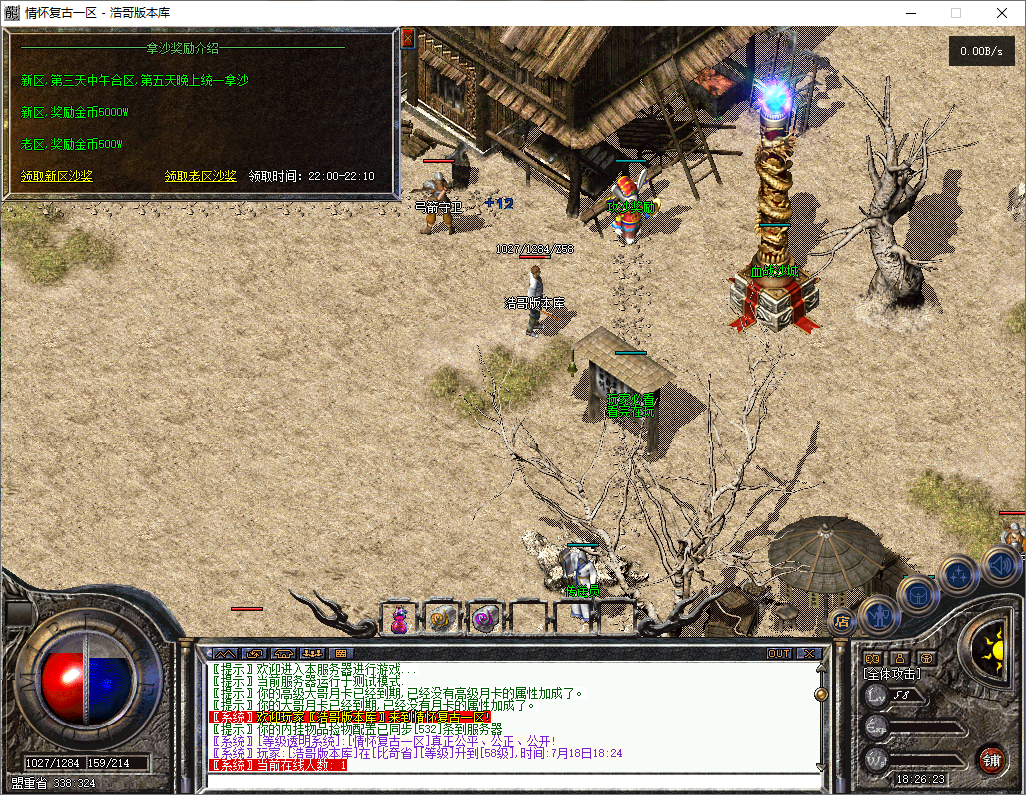
Task: Close the chat panel with X
Action: pyautogui.click(x=808, y=653)
